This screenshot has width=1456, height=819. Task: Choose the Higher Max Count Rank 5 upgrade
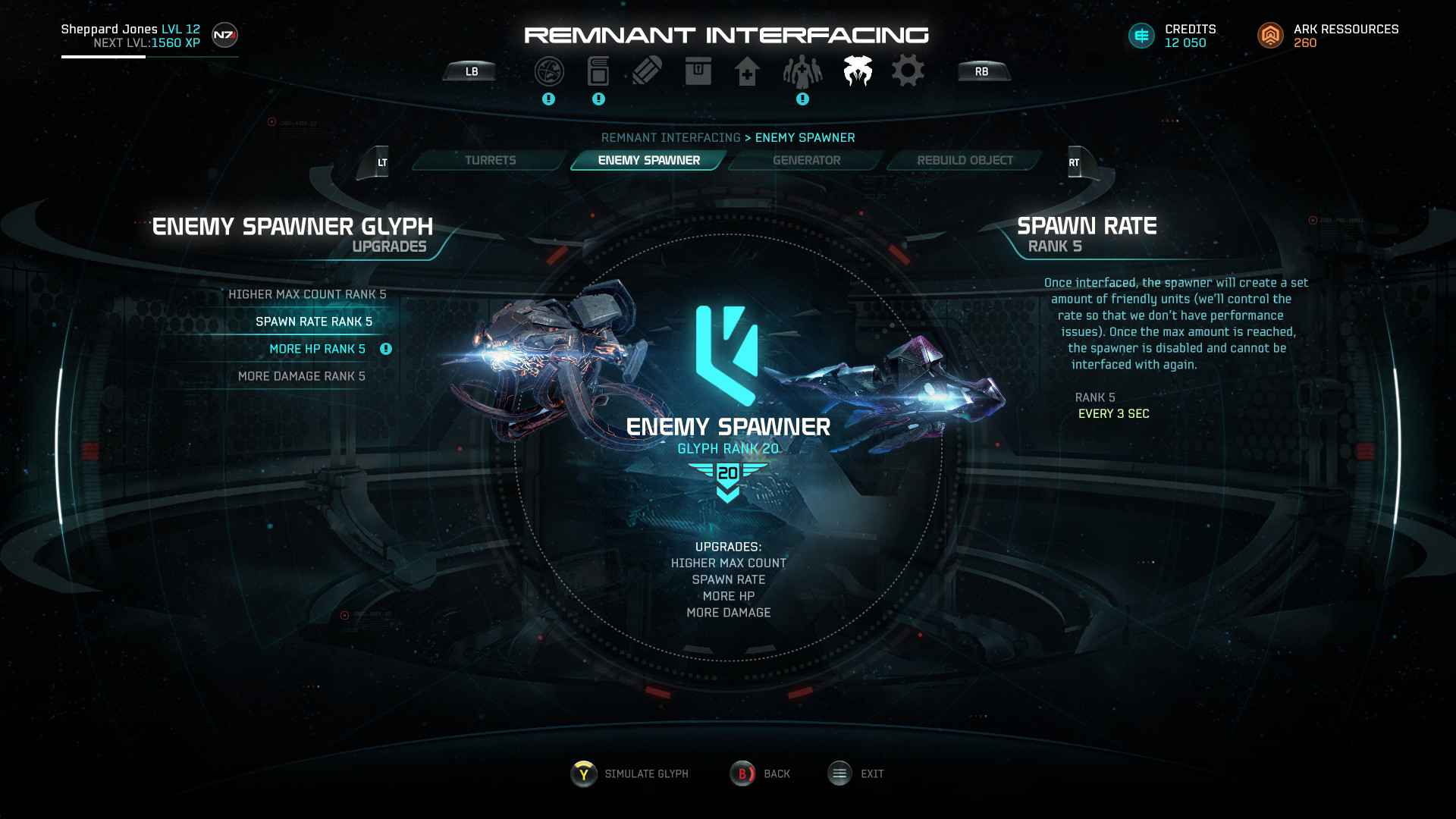pos(307,294)
